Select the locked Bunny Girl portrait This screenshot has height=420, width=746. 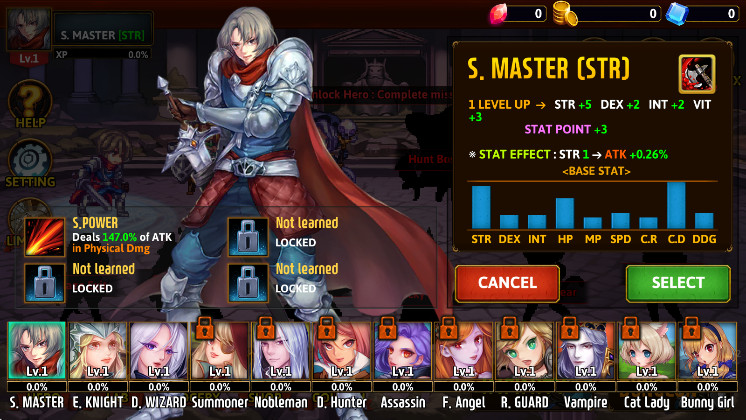[707, 352]
